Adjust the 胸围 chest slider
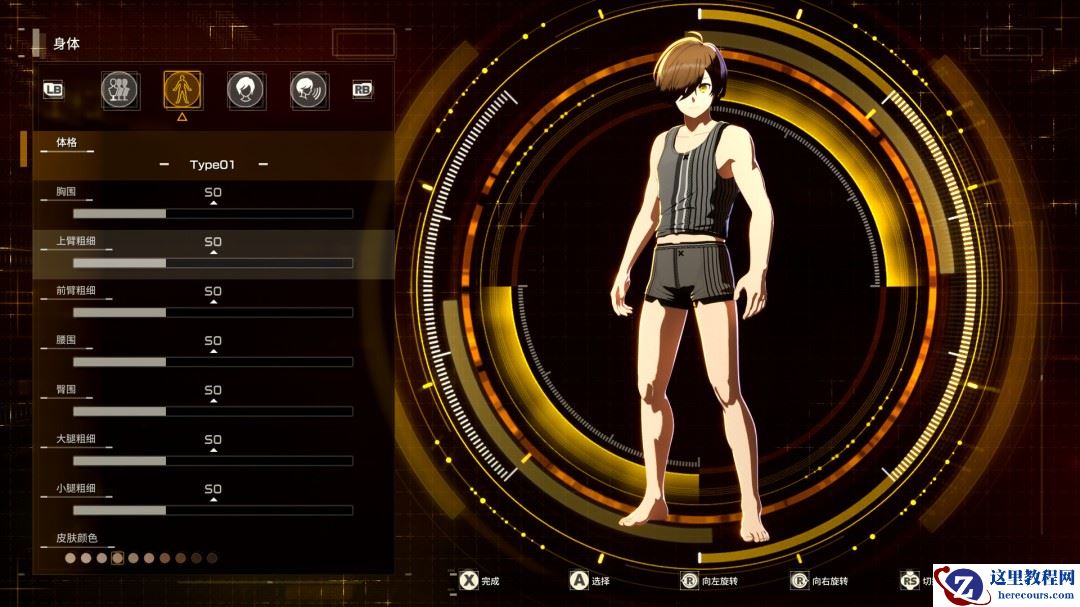The height and width of the screenshot is (607, 1080). 212,213
